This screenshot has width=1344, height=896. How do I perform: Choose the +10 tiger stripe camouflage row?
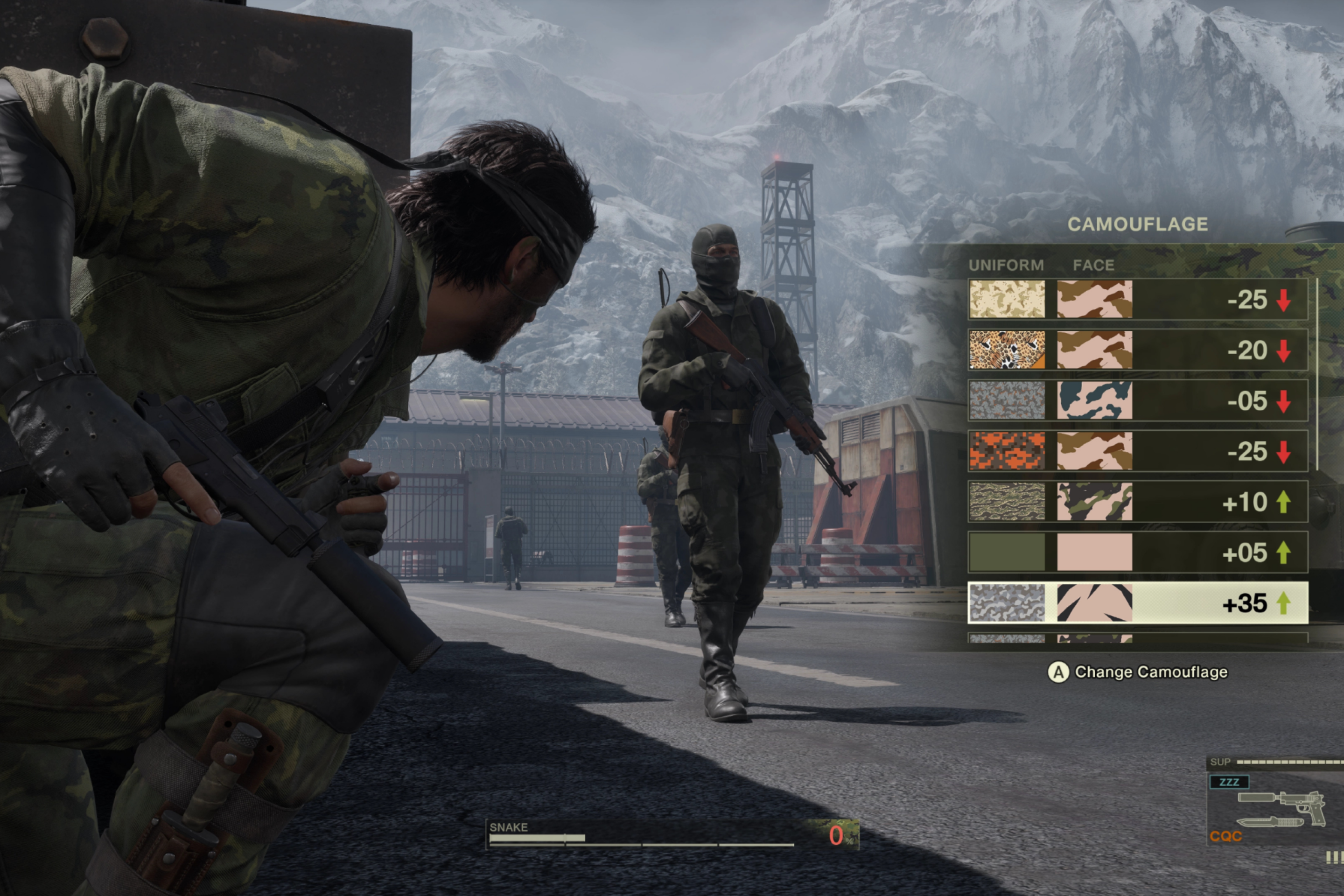coord(1137,502)
